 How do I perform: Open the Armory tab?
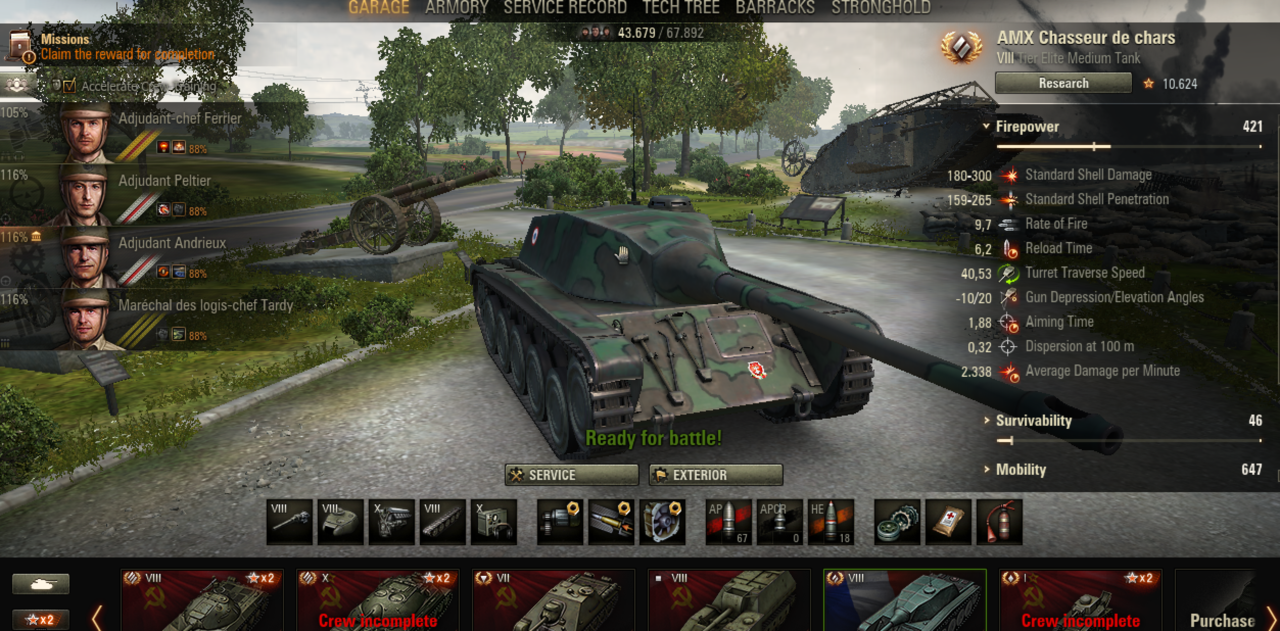pyautogui.click(x=457, y=8)
